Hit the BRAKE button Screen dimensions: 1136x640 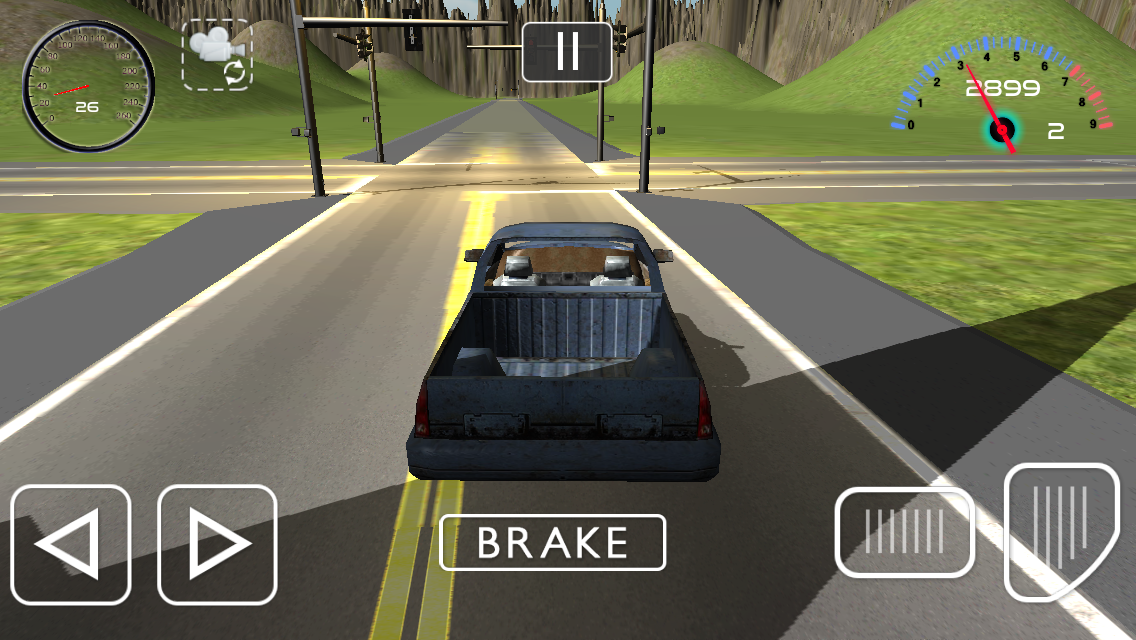tap(552, 542)
